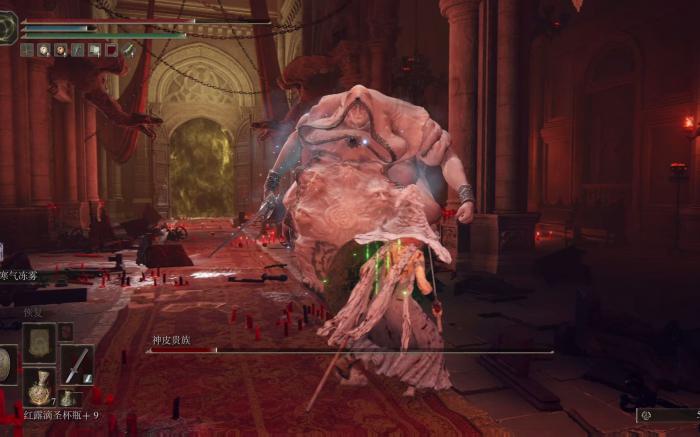Viewport: 700px width, 437px height.
Task: Select the round shield in the left-hand slot
Action: (x=6, y=364)
